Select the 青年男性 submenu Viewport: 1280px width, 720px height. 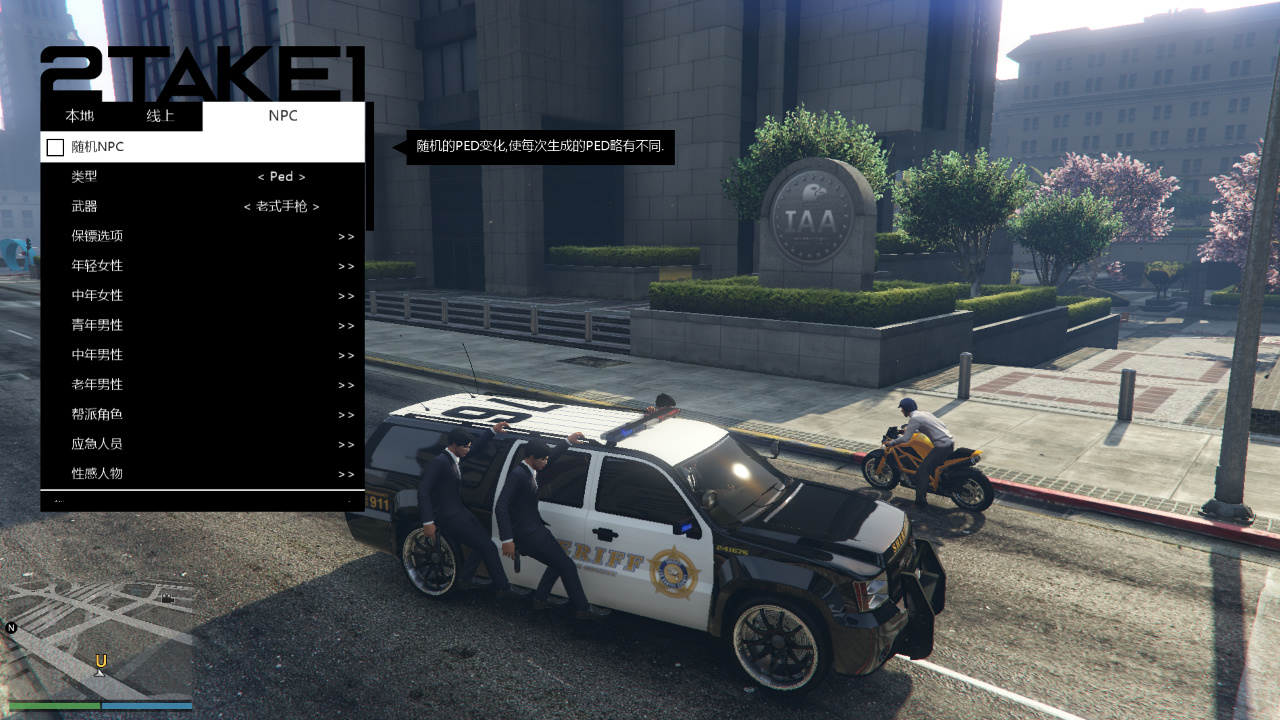click(x=202, y=326)
